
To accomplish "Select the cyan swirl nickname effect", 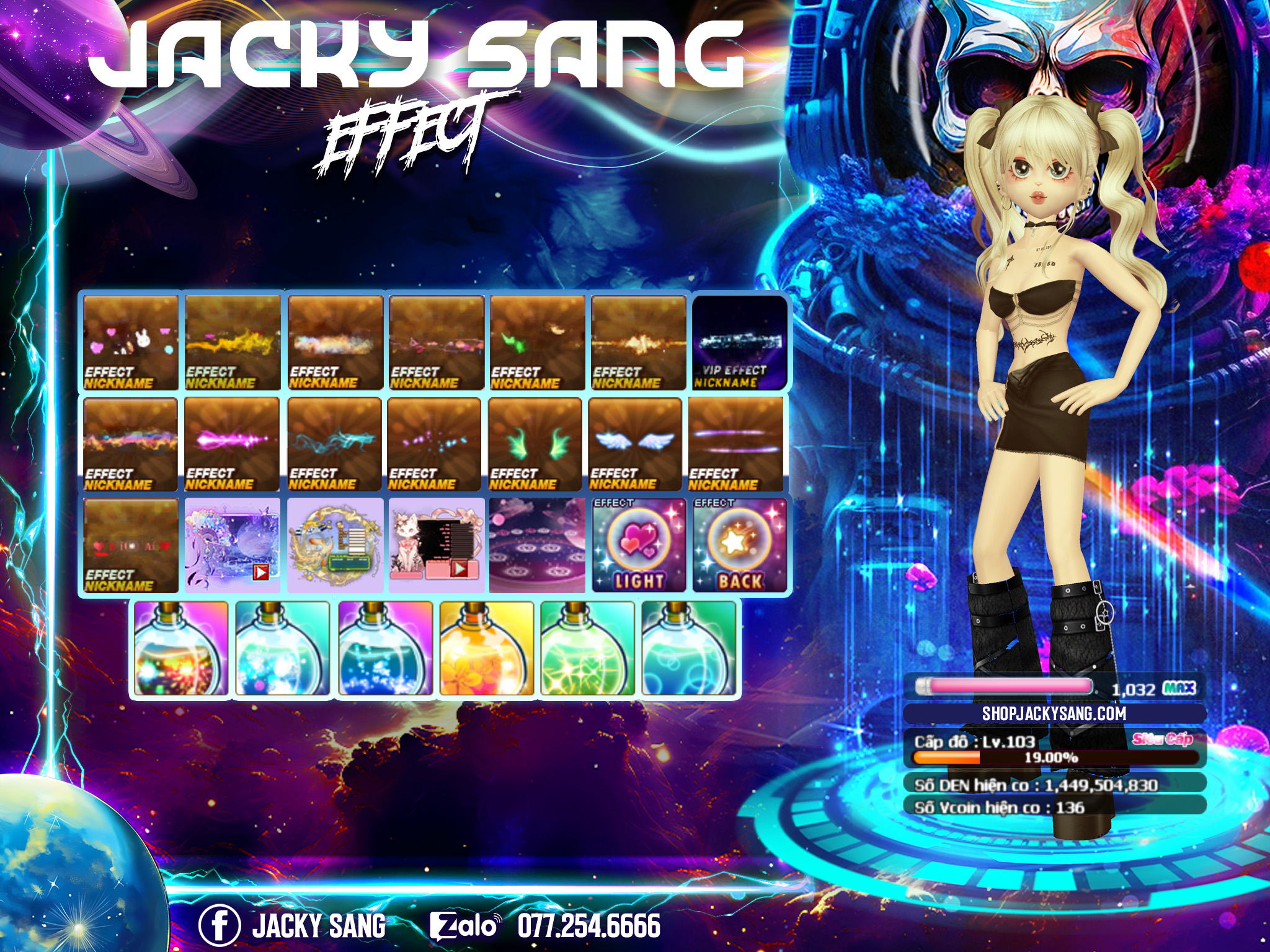I will coord(334,444).
